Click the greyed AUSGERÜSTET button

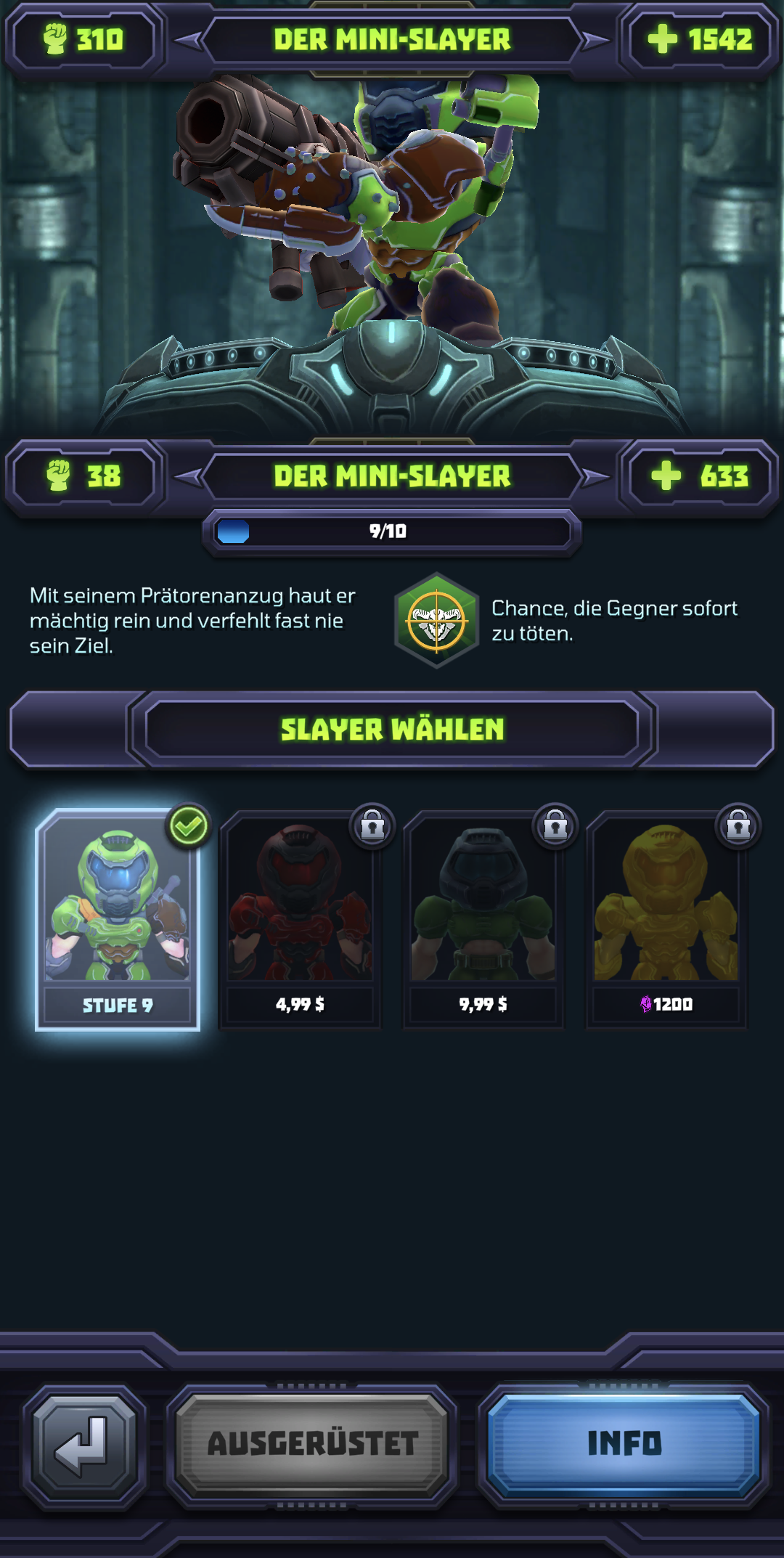(x=312, y=1443)
